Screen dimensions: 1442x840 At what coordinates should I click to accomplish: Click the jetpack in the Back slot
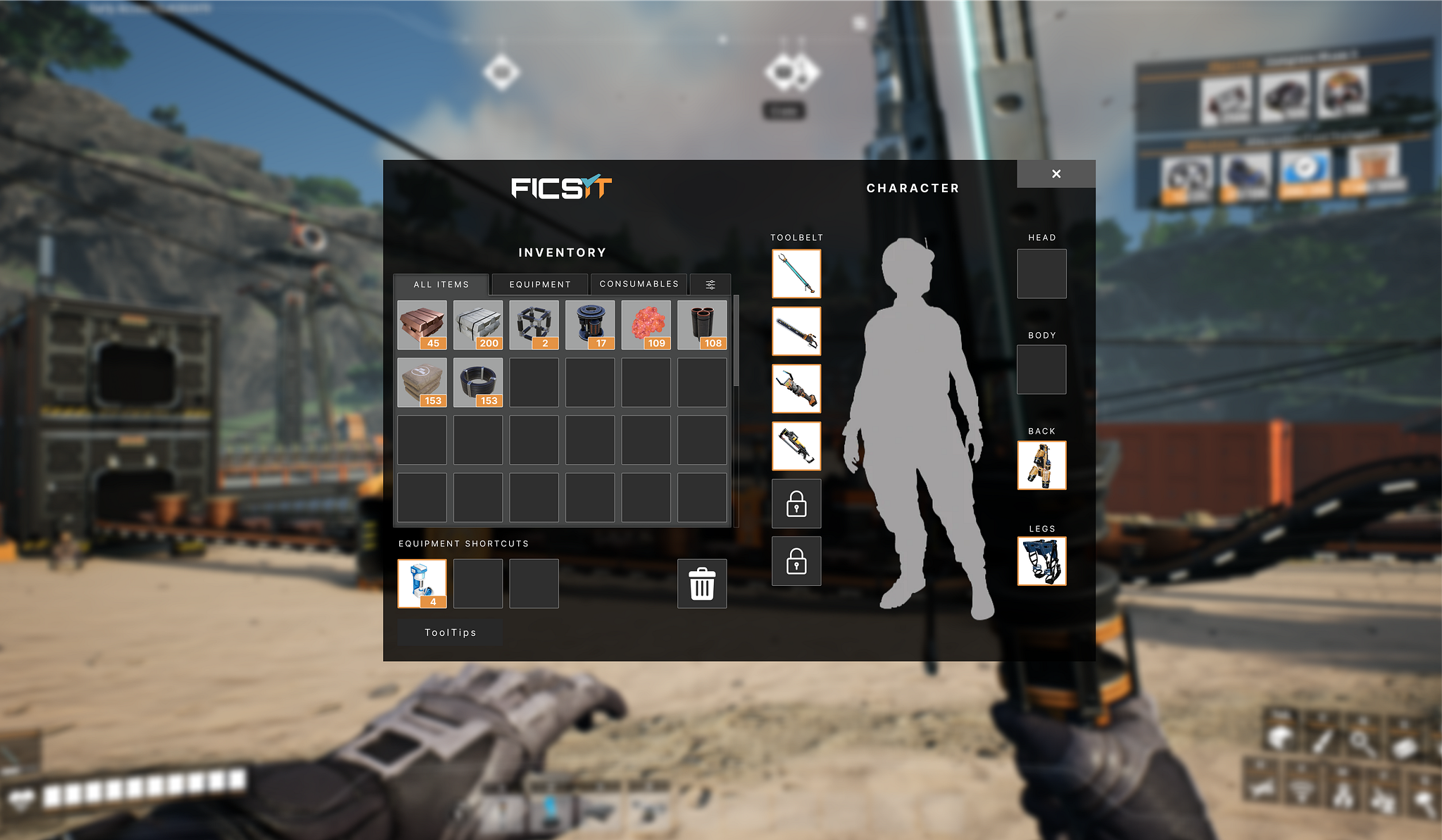click(1041, 465)
